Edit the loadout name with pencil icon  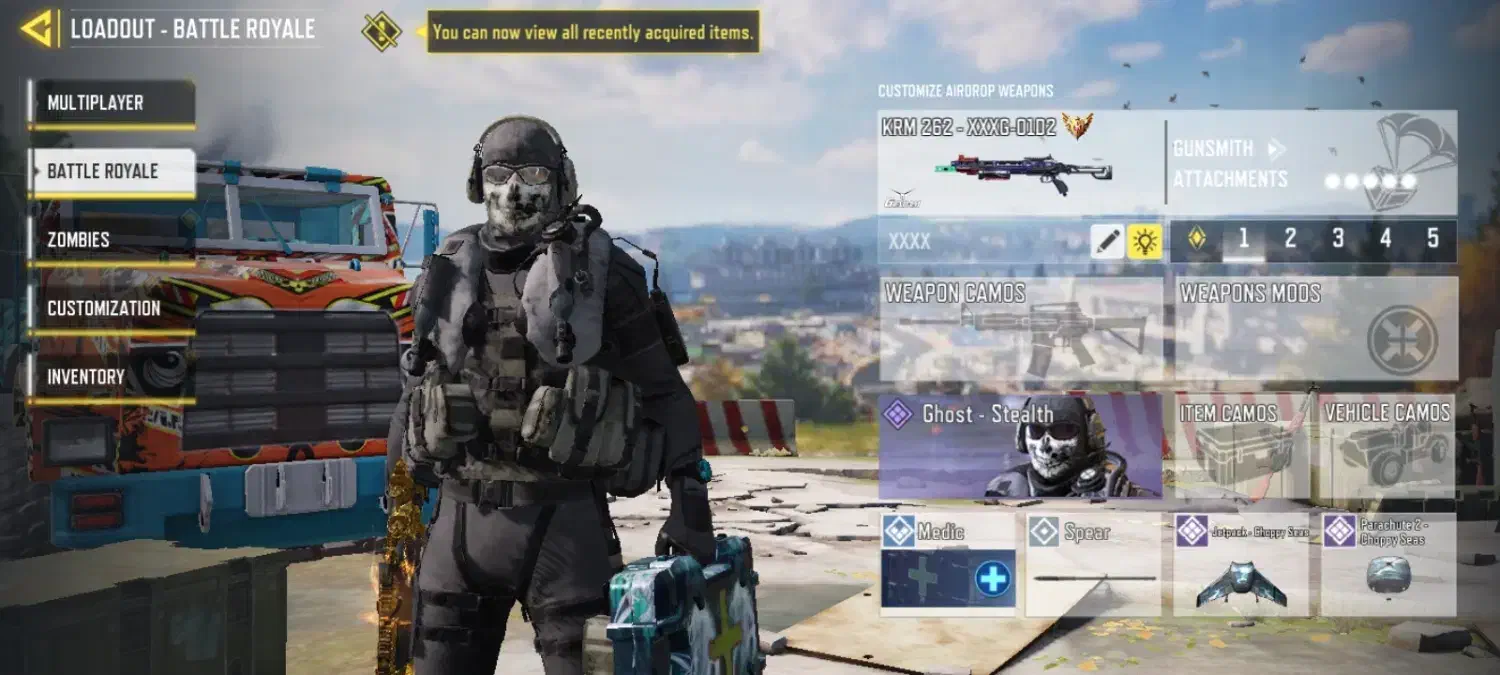tap(1107, 241)
